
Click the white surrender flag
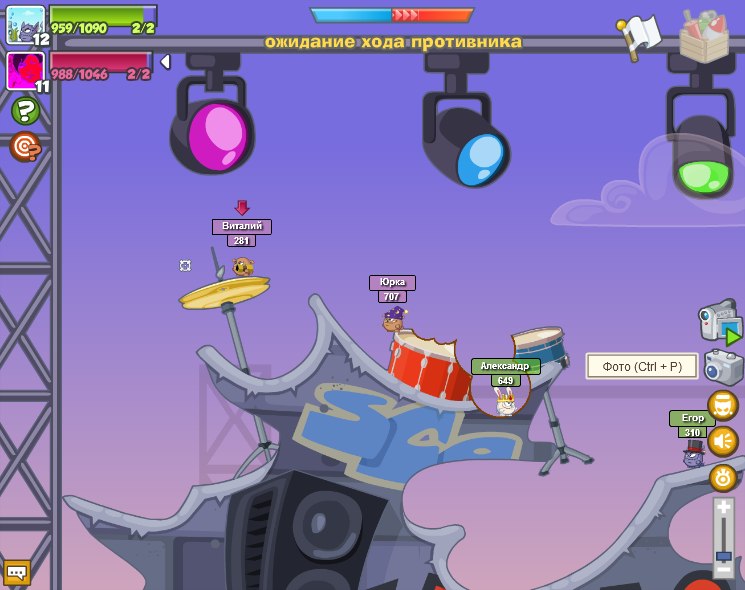click(640, 36)
